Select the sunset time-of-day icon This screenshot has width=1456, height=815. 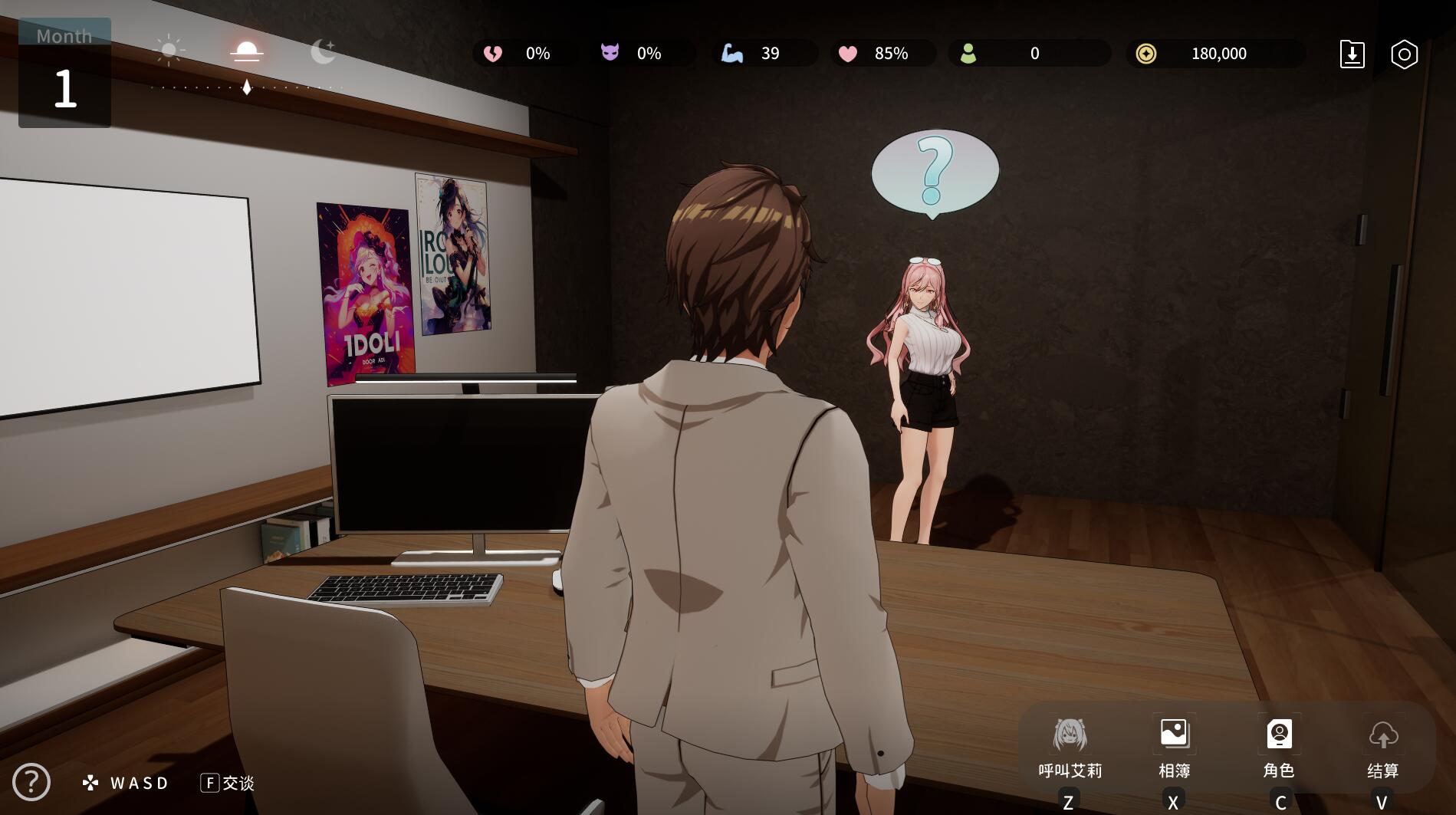click(x=247, y=51)
